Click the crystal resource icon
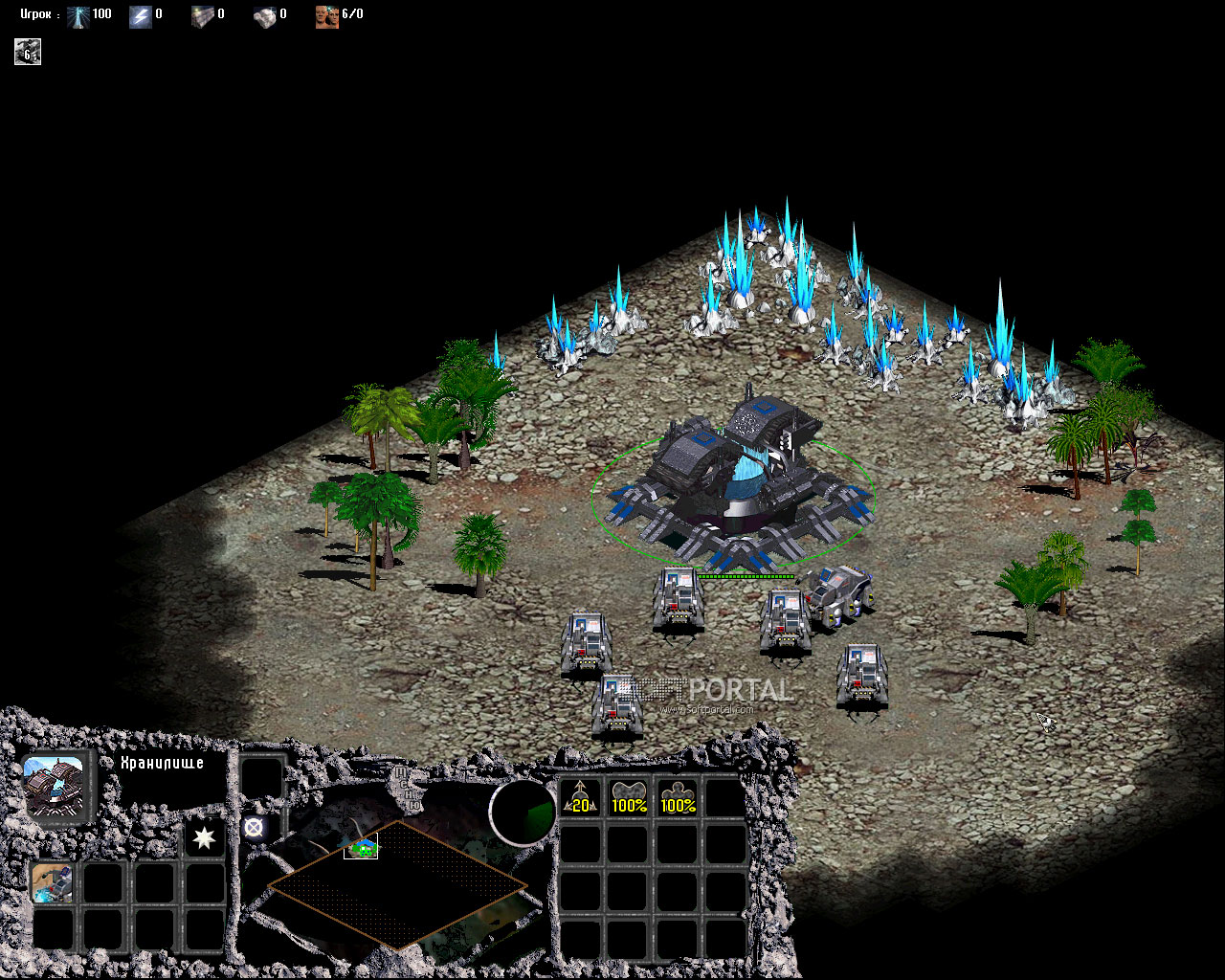 tap(78, 15)
